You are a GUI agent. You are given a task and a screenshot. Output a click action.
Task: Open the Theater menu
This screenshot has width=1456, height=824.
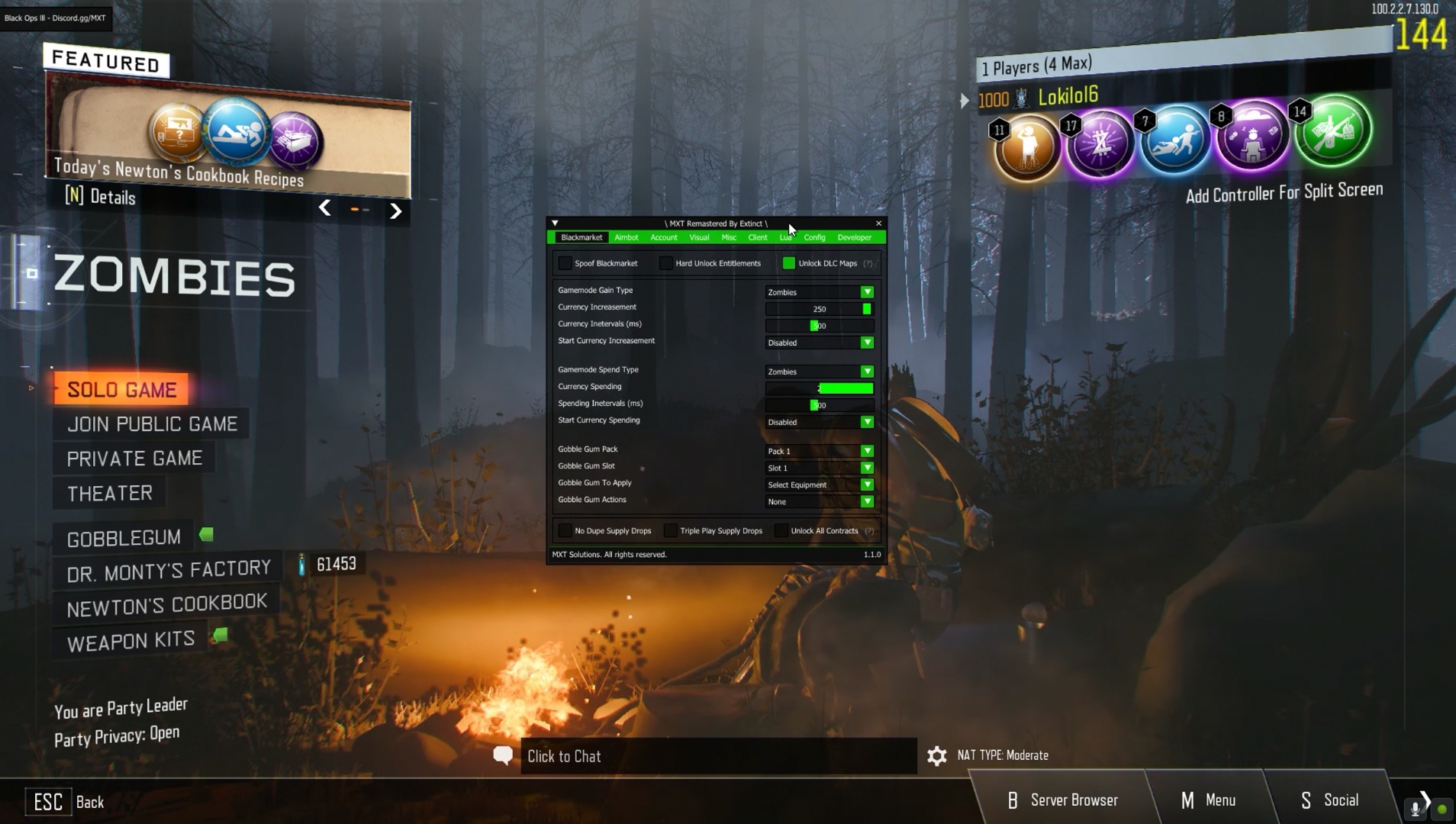click(x=110, y=494)
